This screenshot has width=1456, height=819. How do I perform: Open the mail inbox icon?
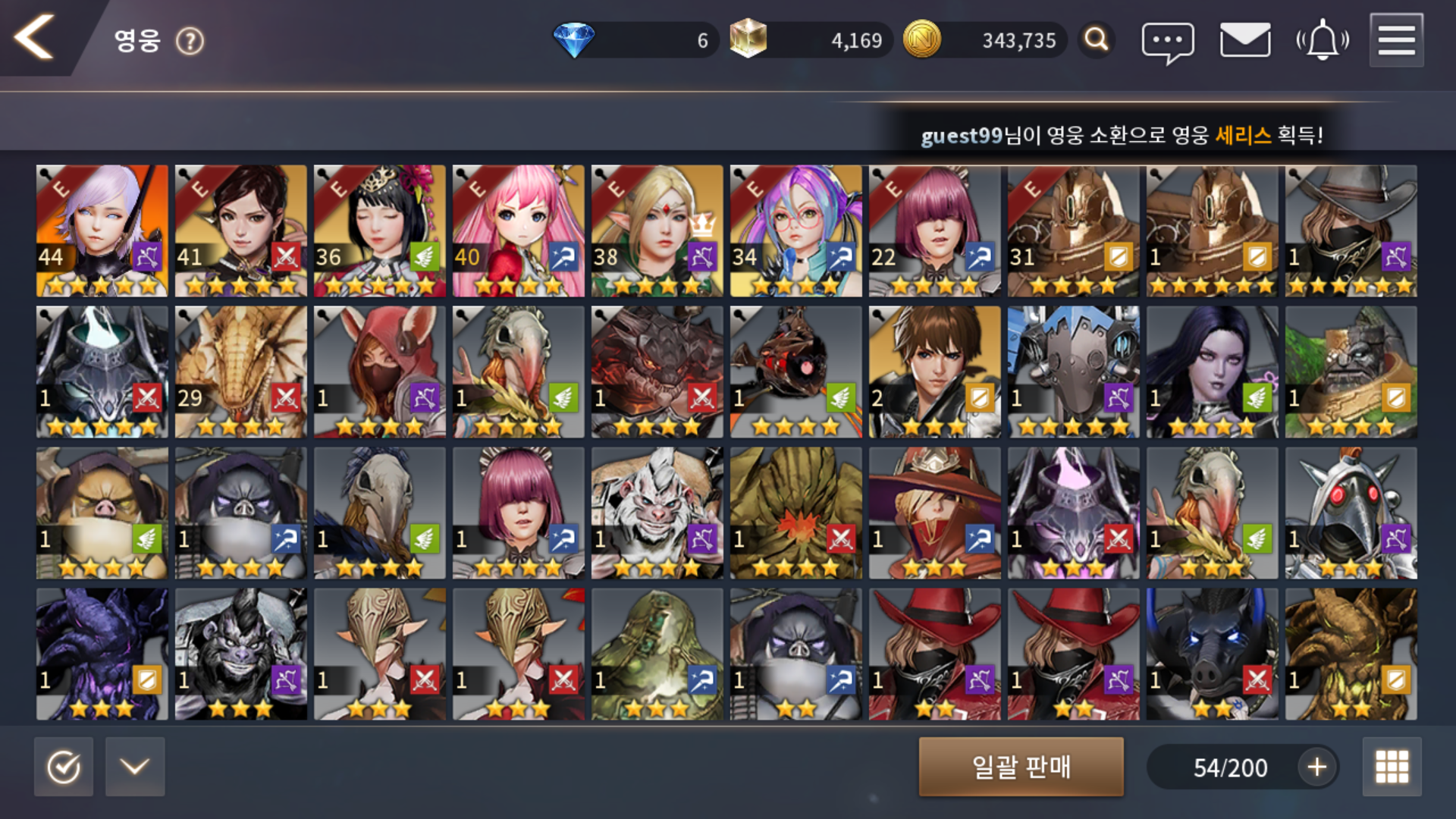1244,39
